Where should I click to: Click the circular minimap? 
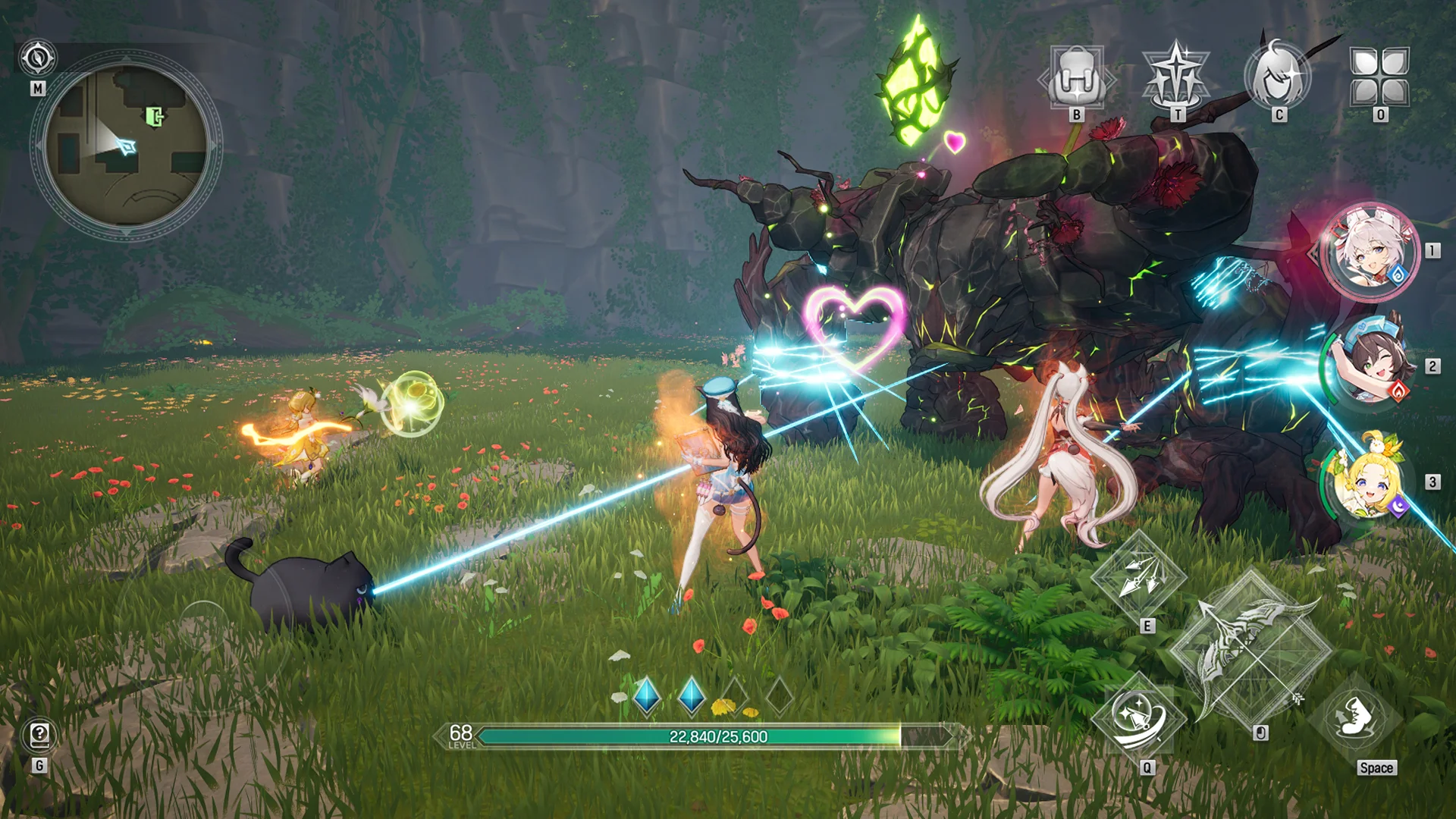[126, 146]
